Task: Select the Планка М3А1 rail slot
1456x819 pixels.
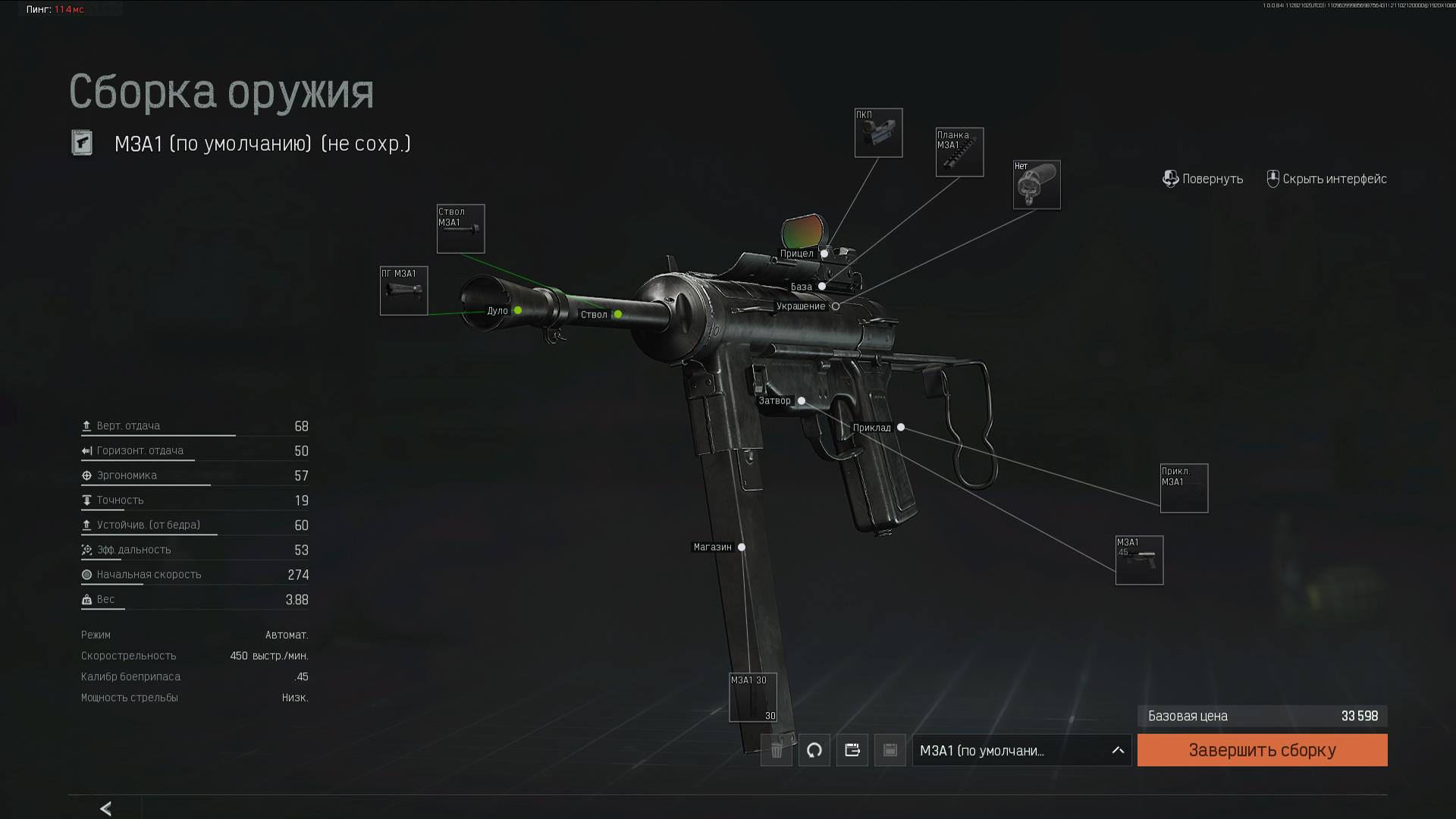Action: pyautogui.click(x=959, y=152)
